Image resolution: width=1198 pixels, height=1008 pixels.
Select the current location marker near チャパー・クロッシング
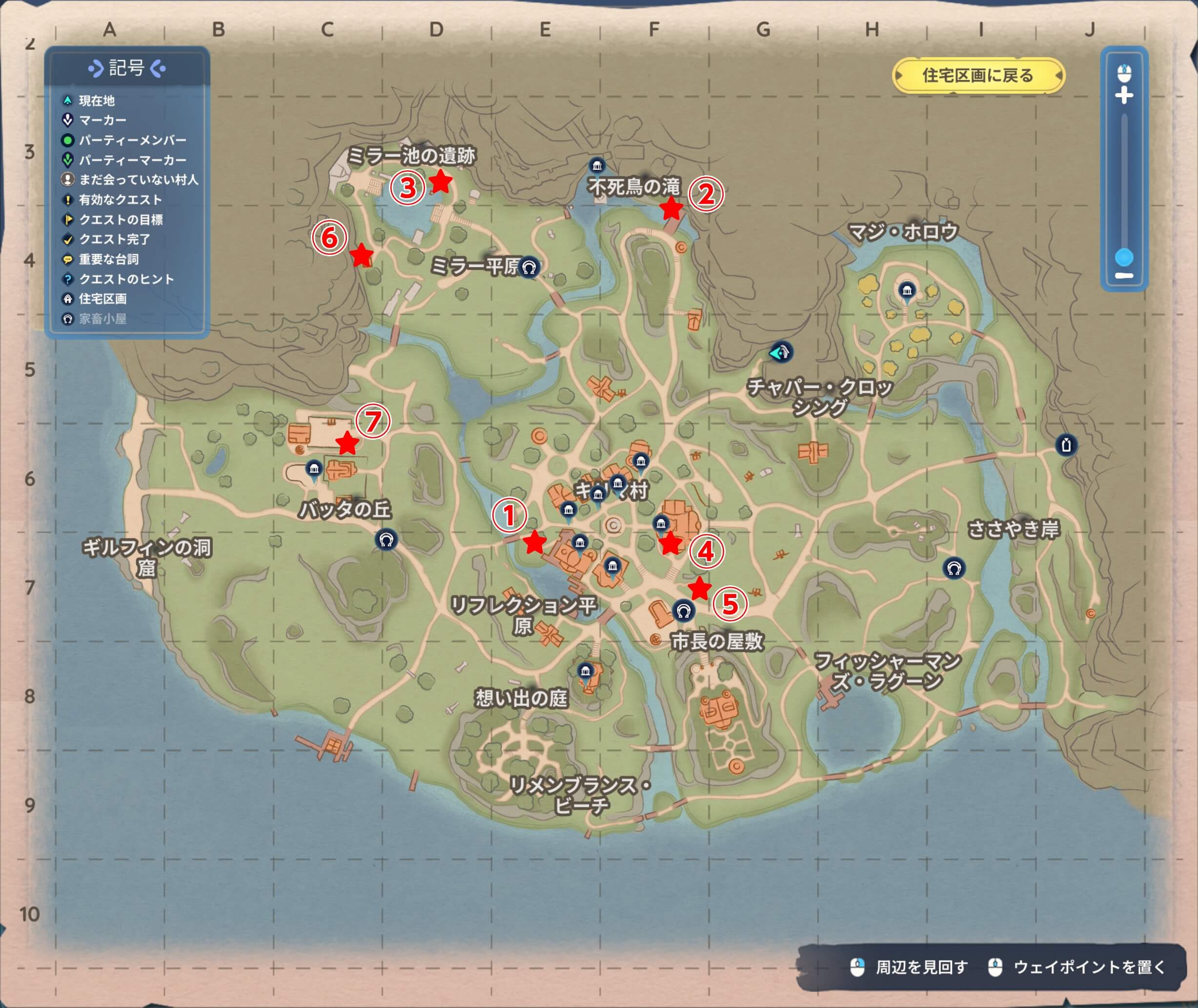780,352
